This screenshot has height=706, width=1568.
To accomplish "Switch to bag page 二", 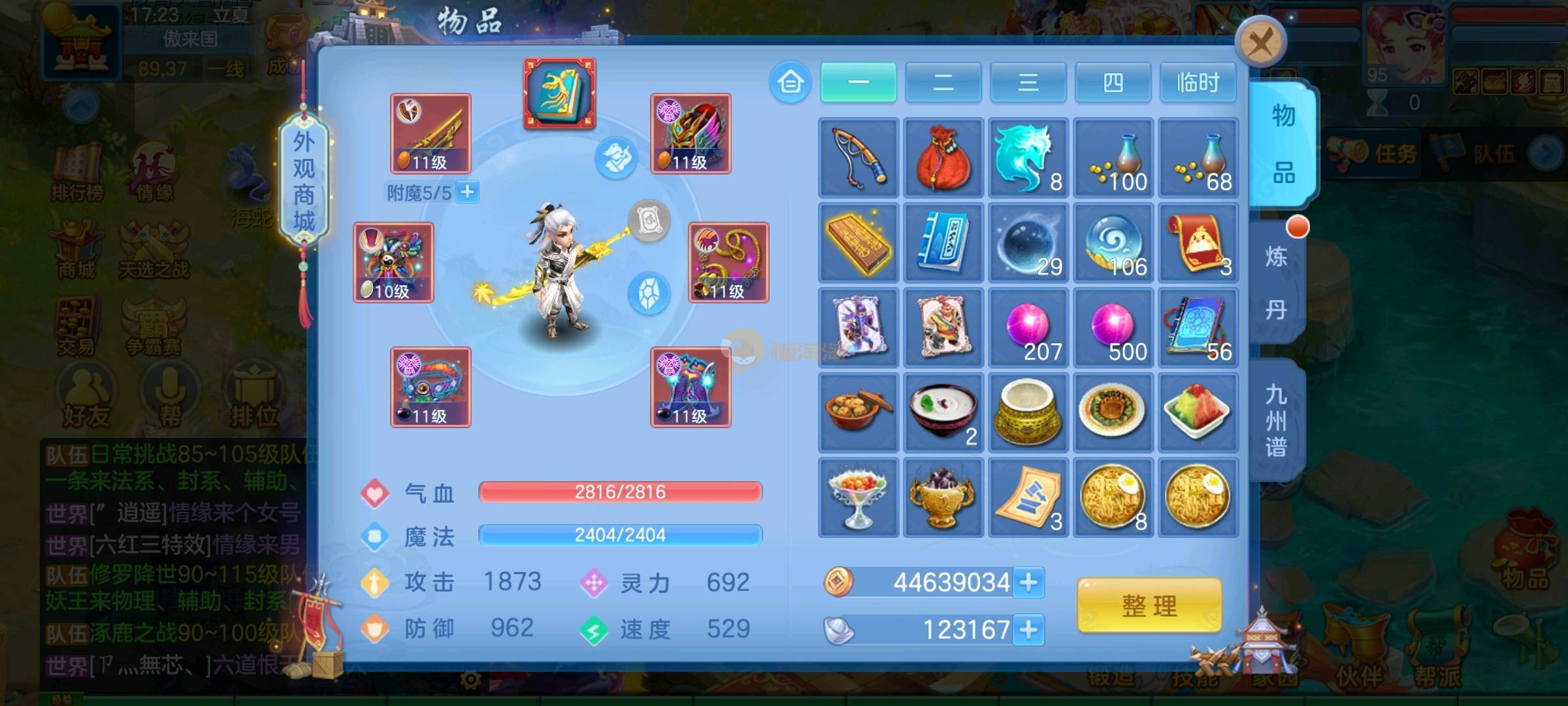I will point(943,82).
